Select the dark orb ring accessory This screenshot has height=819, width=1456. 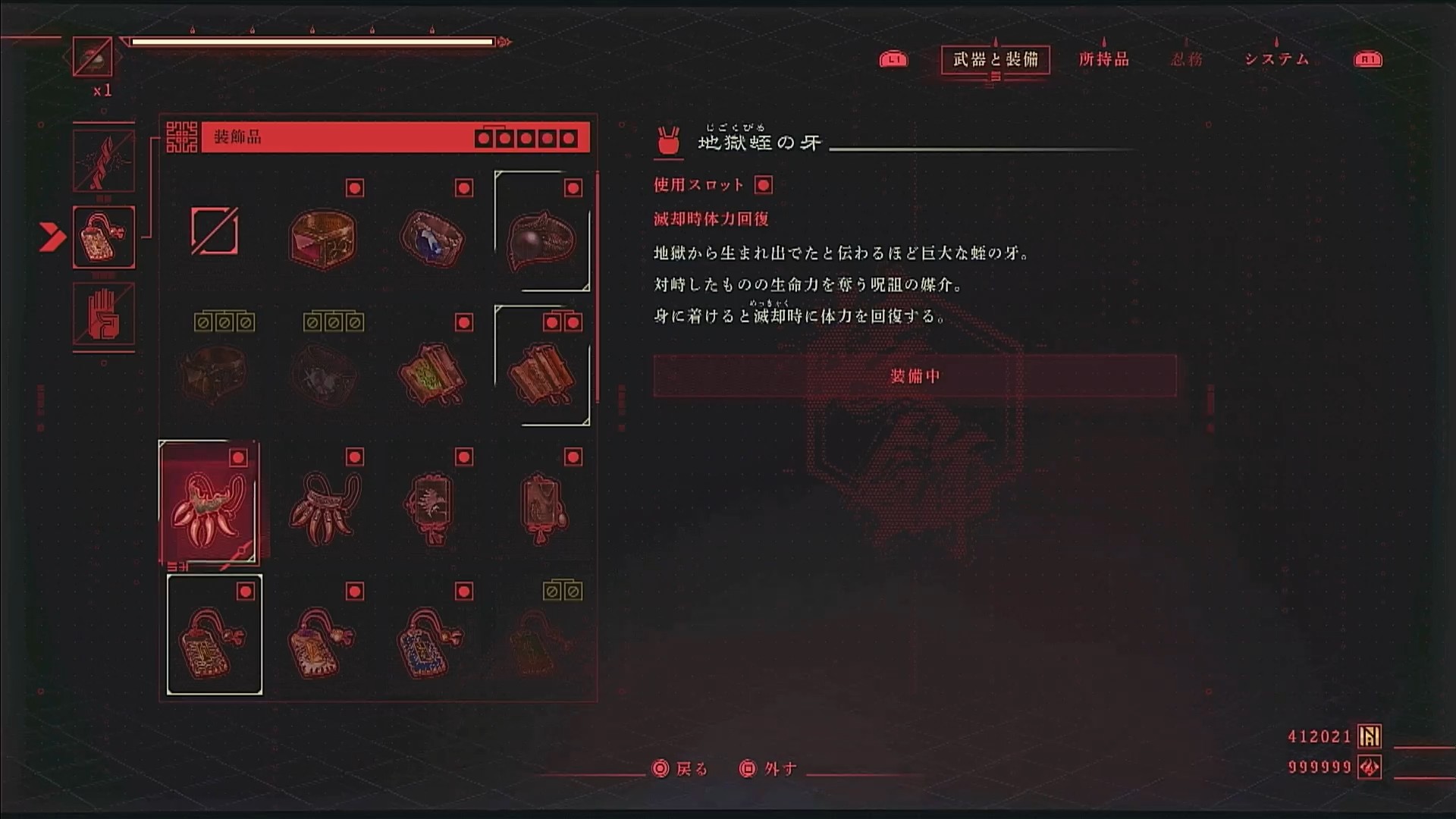click(x=541, y=237)
